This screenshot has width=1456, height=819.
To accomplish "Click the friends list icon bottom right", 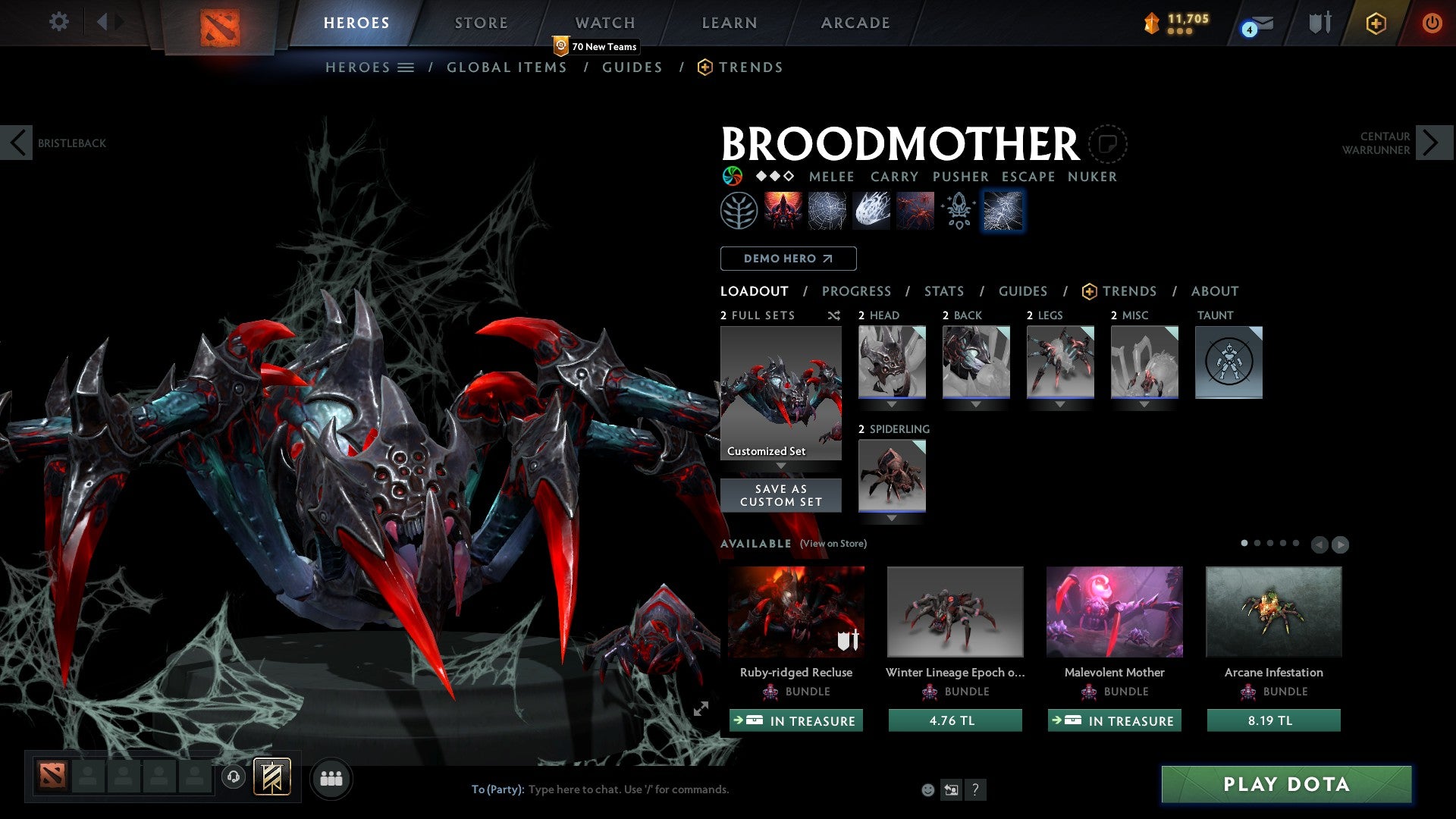I will [x=331, y=778].
